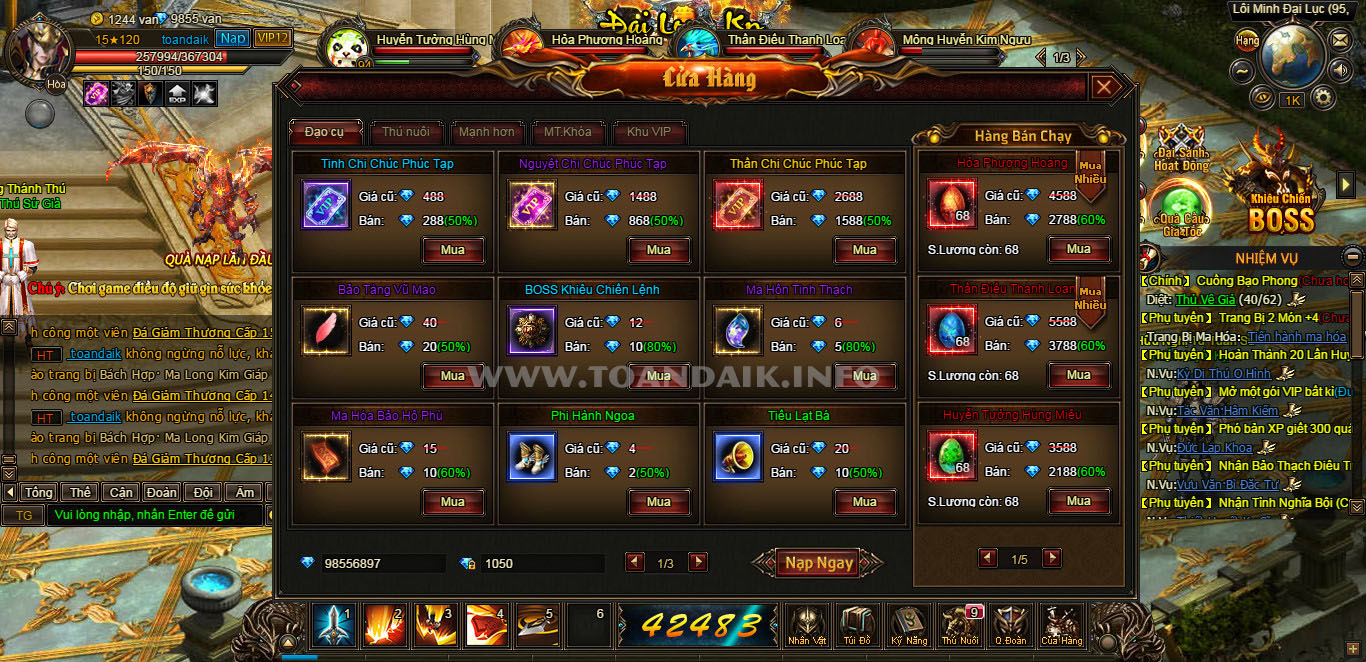Buy Tinh Chi Chúc Phúc Tạp

[x=453, y=250]
